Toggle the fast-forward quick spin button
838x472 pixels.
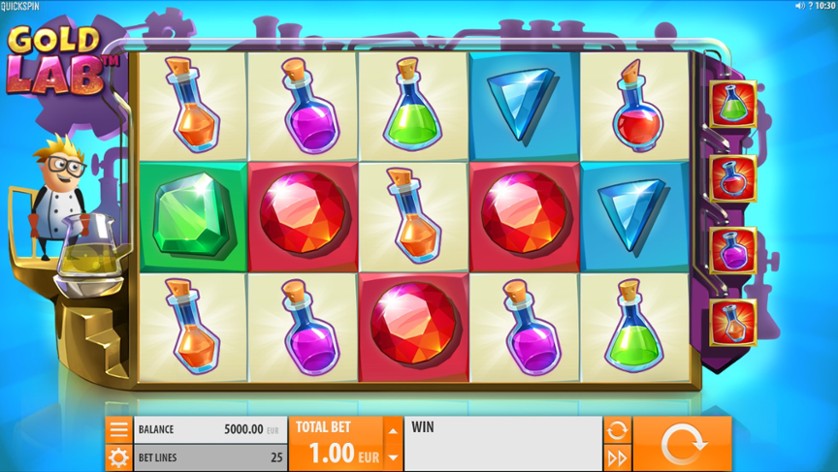coord(617,458)
